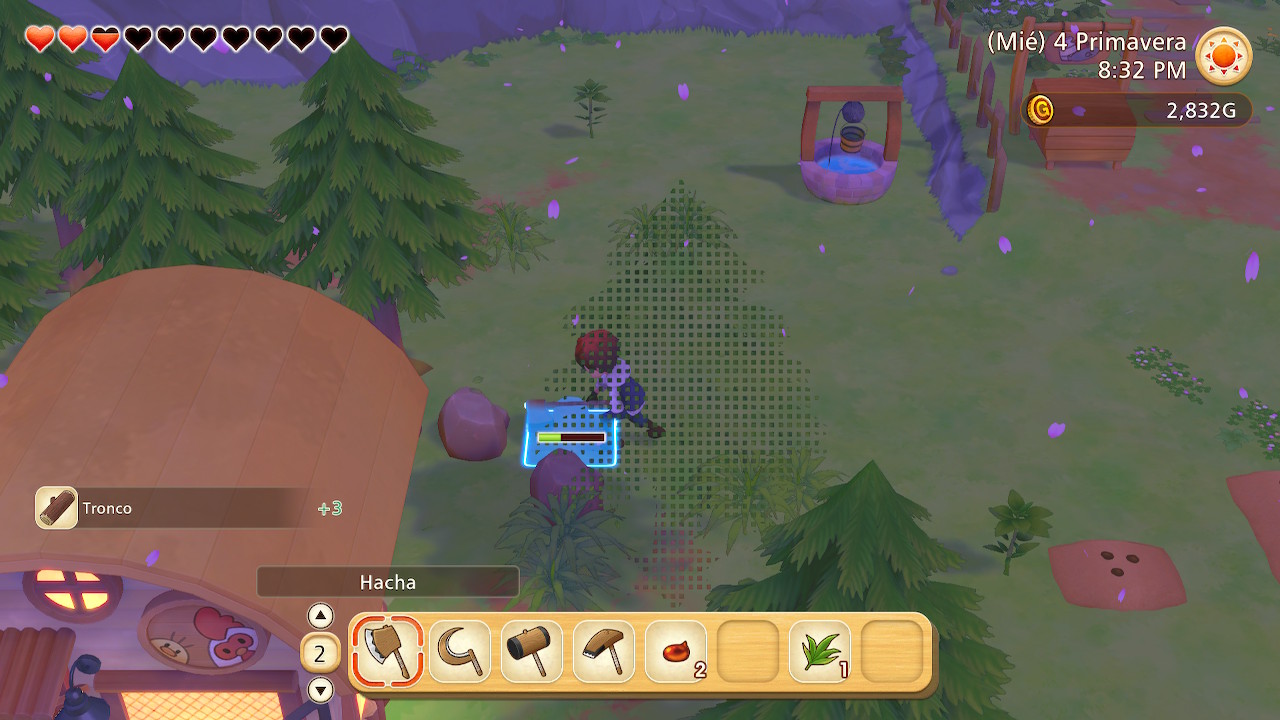Select the axe (Hacha) hotbar slot
Viewport: 1280px width, 720px height.
(x=387, y=652)
